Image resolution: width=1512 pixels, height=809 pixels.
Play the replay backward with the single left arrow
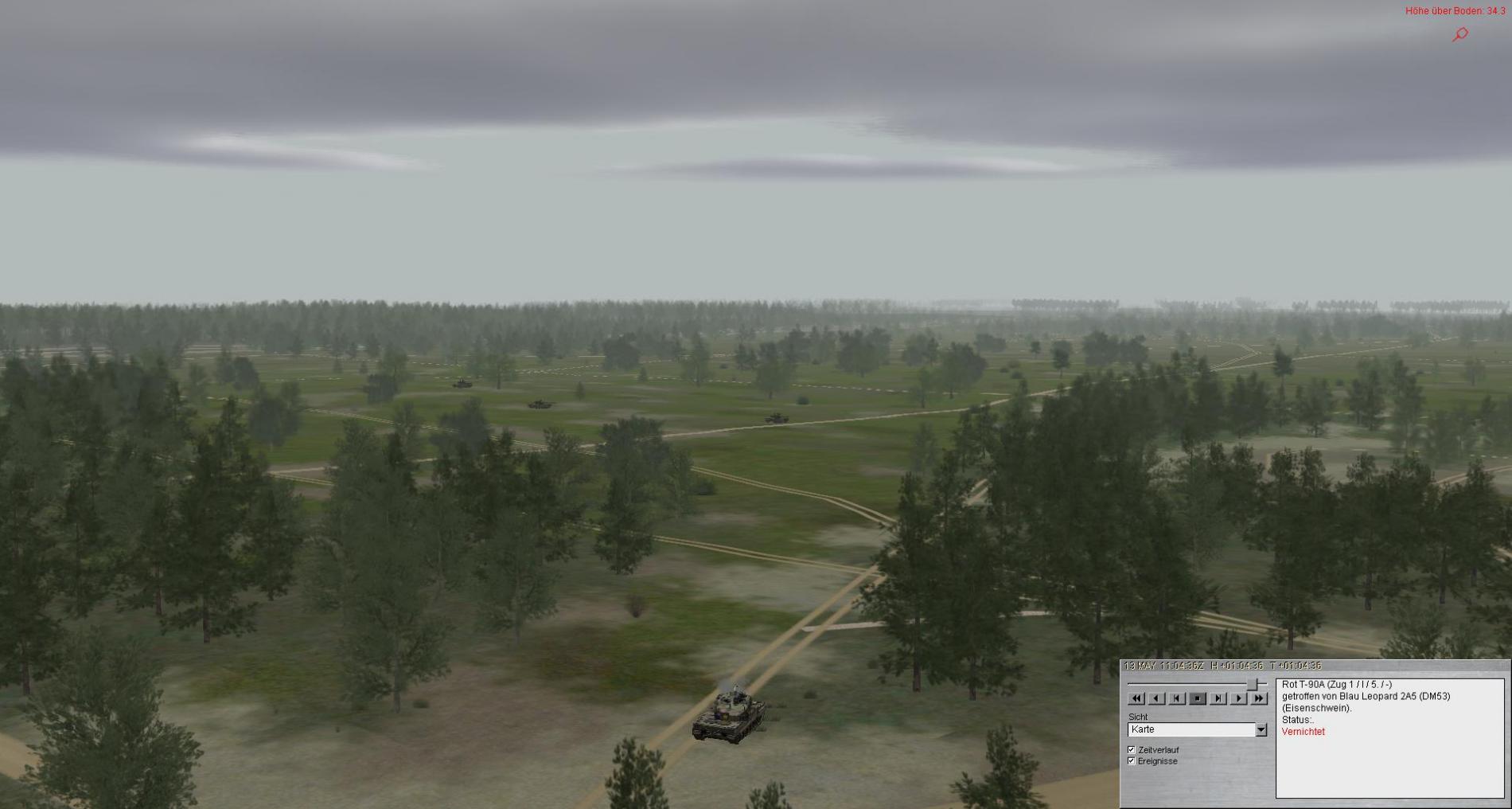(x=1156, y=698)
